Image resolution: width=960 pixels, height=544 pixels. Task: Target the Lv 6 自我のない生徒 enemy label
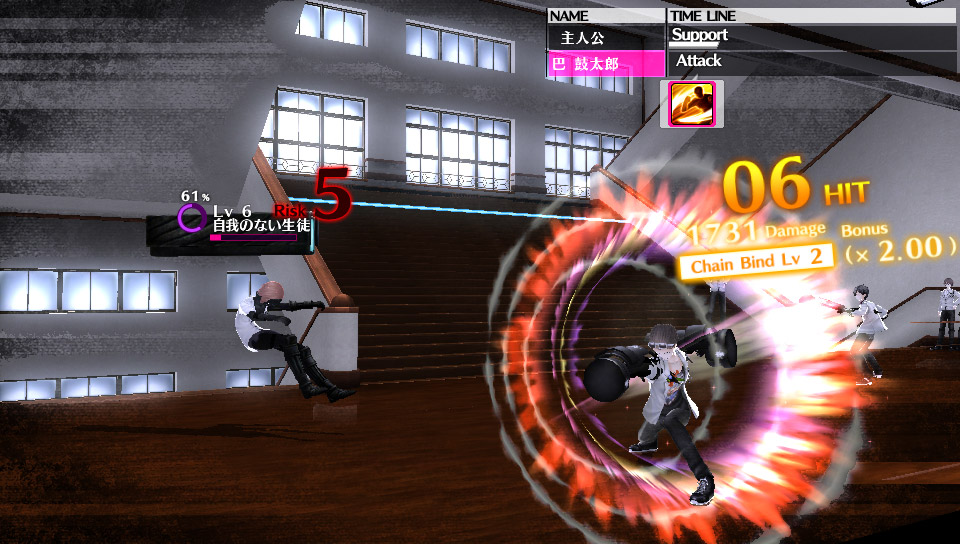click(258, 220)
